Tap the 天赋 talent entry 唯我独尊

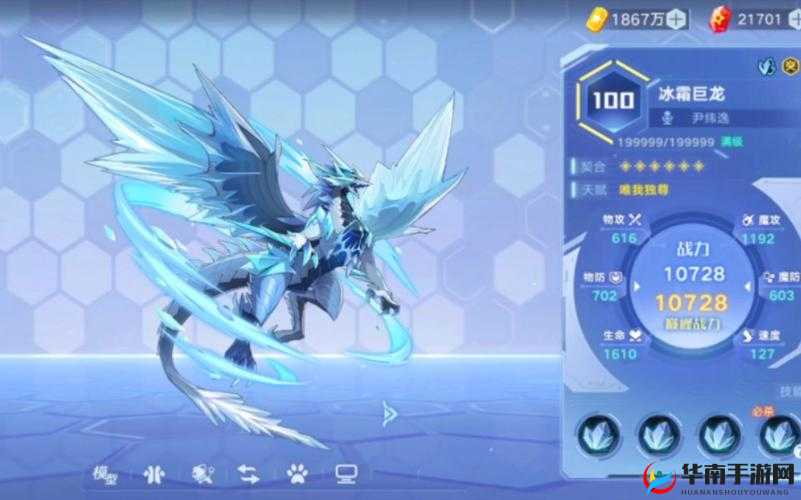coord(647,189)
